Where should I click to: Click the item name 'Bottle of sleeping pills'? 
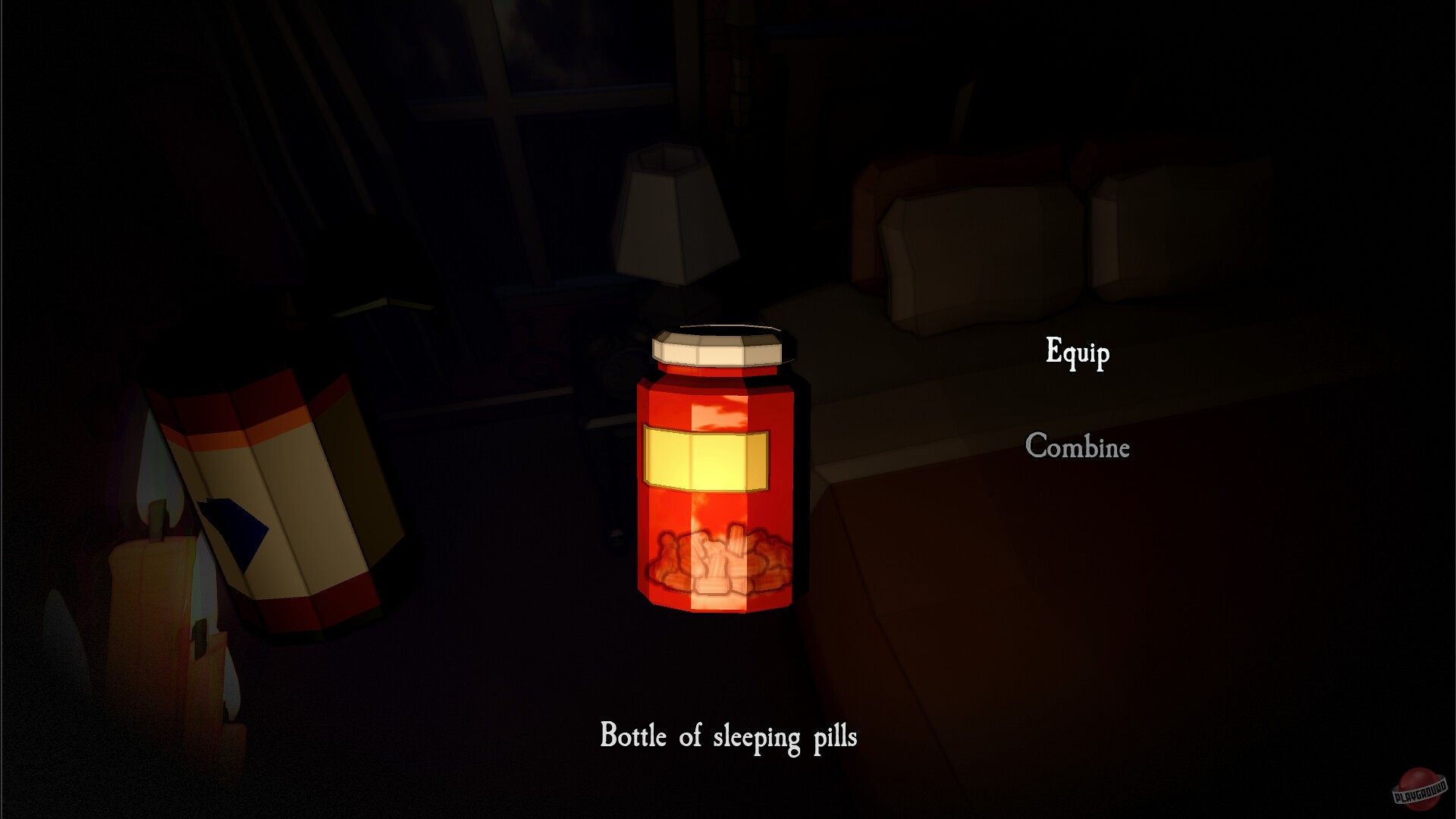pos(730,736)
